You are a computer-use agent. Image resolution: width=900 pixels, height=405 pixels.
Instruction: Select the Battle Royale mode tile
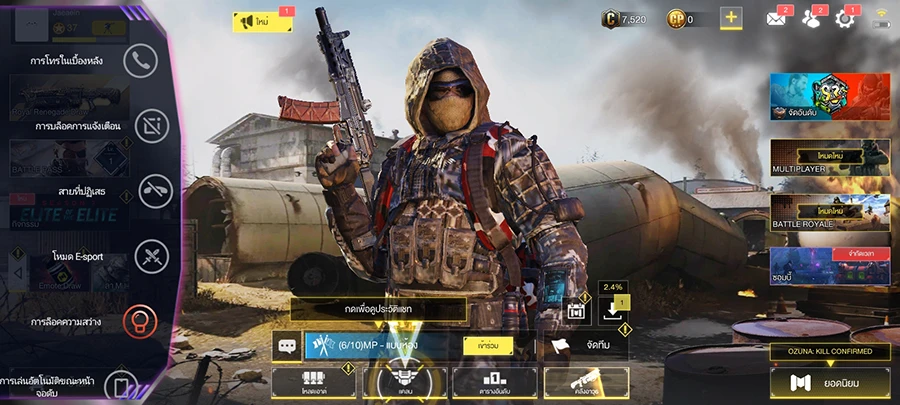pyautogui.click(x=829, y=211)
